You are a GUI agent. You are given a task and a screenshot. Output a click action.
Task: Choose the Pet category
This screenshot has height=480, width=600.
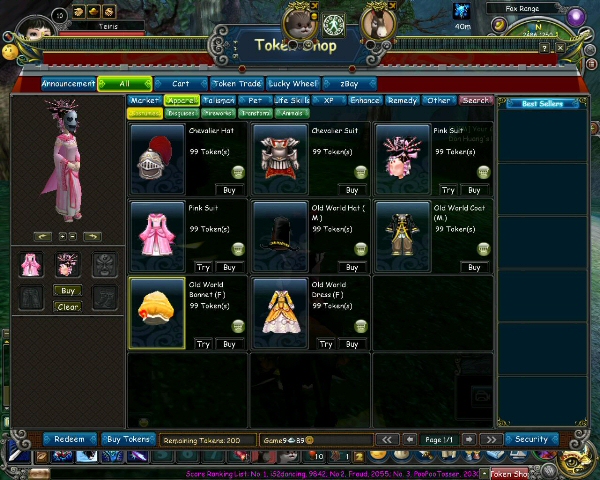[x=255, y=100]
